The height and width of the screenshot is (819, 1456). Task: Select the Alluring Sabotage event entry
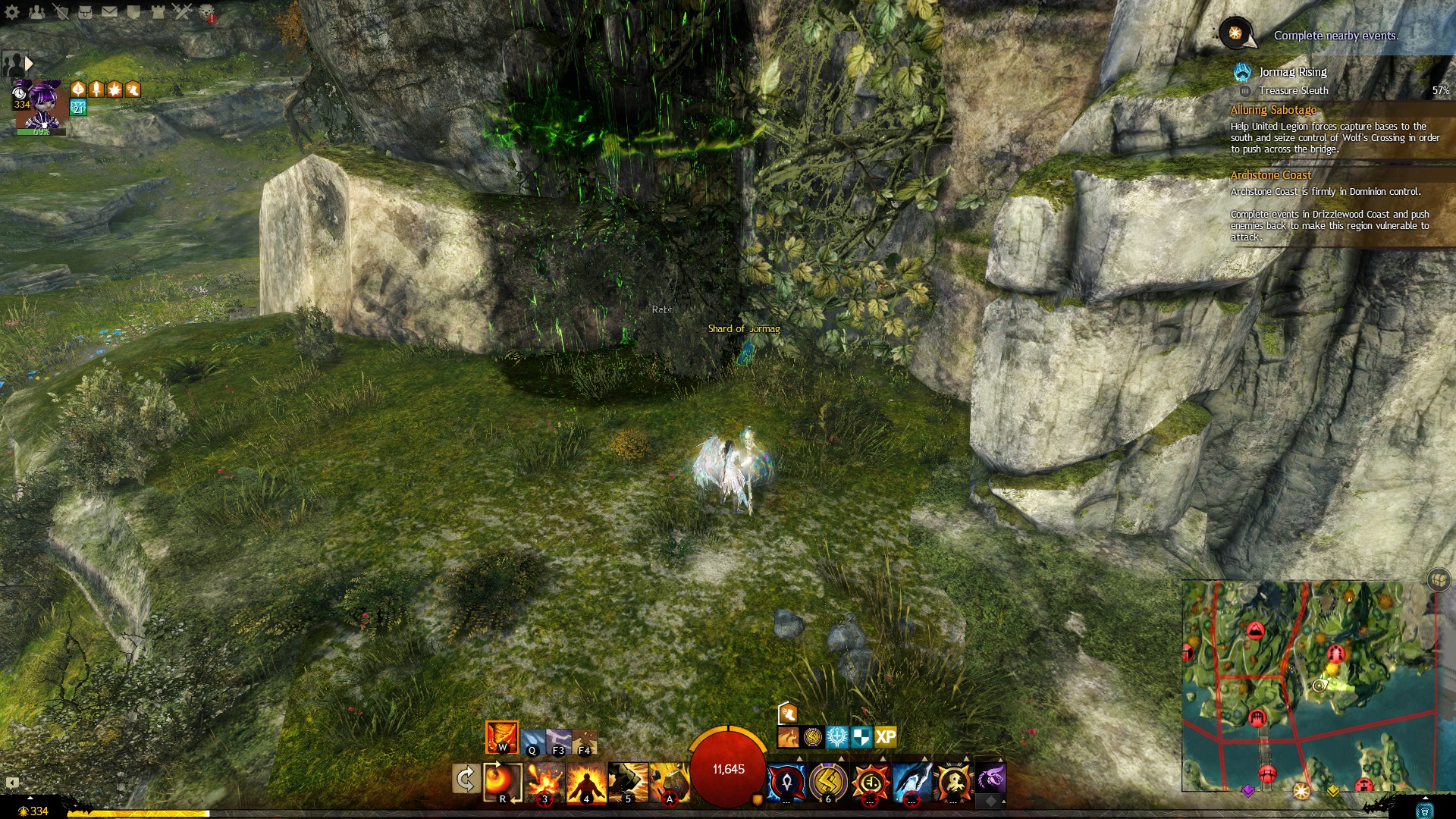point(1273,110)
